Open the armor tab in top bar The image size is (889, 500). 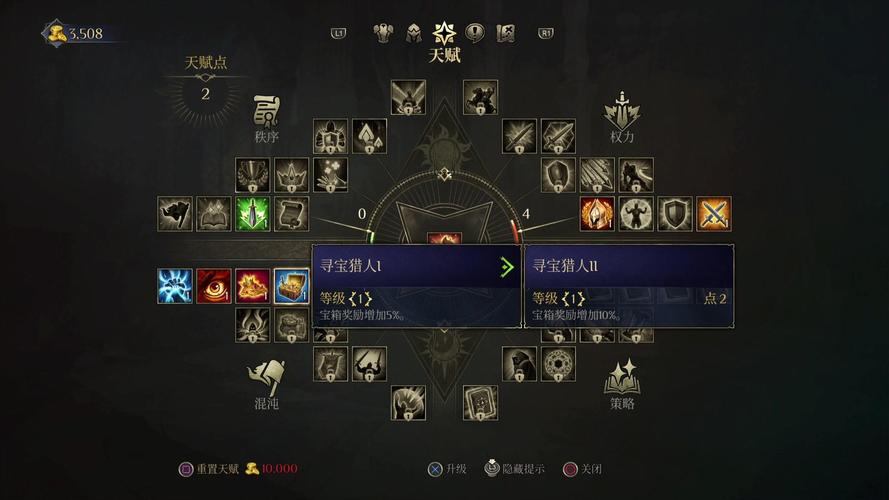(x=383, y=33)
